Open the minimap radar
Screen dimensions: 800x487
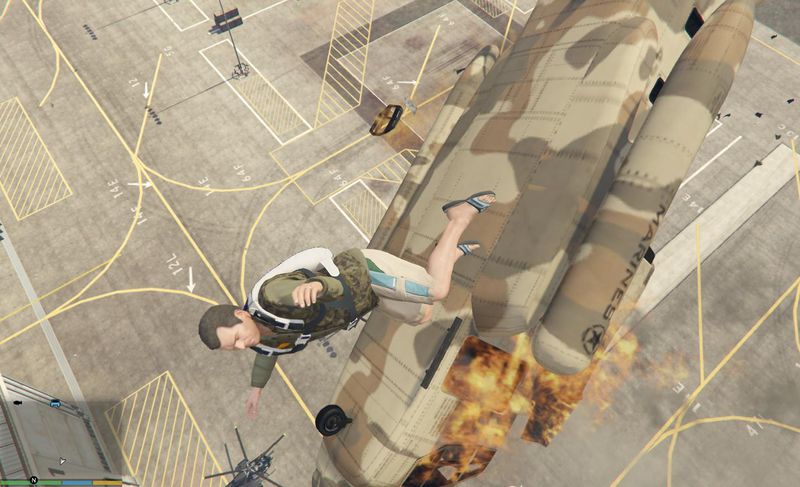click(60, 432)
